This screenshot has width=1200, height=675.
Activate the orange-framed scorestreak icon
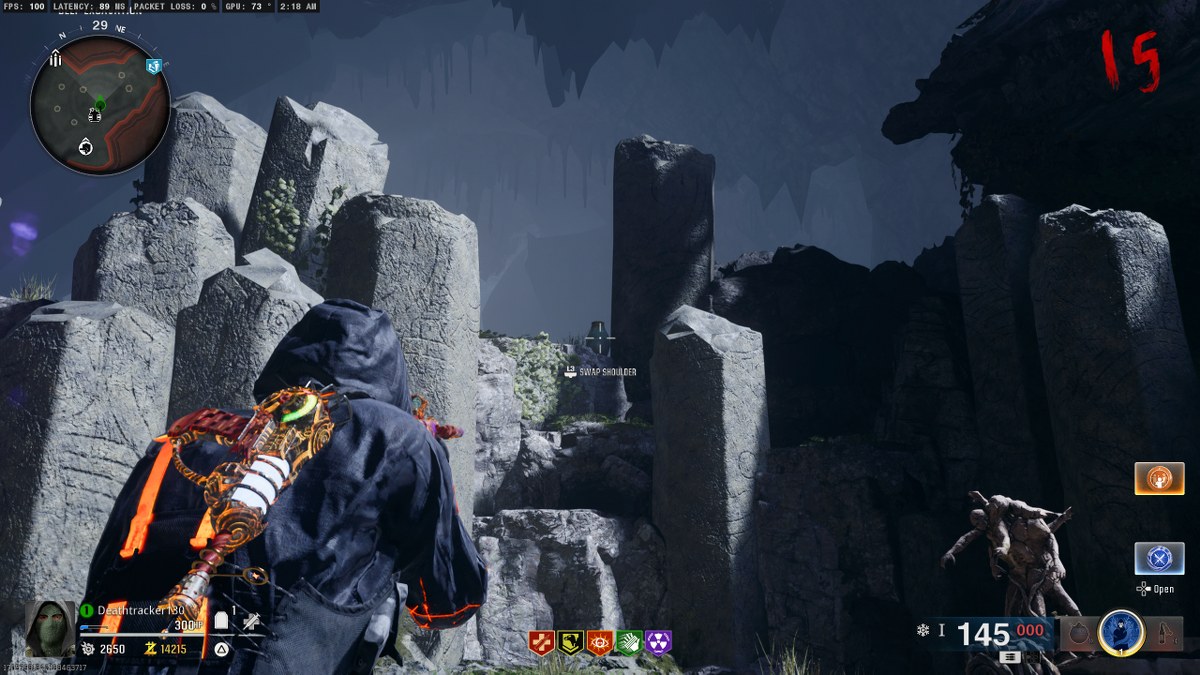coord(1159,478)
